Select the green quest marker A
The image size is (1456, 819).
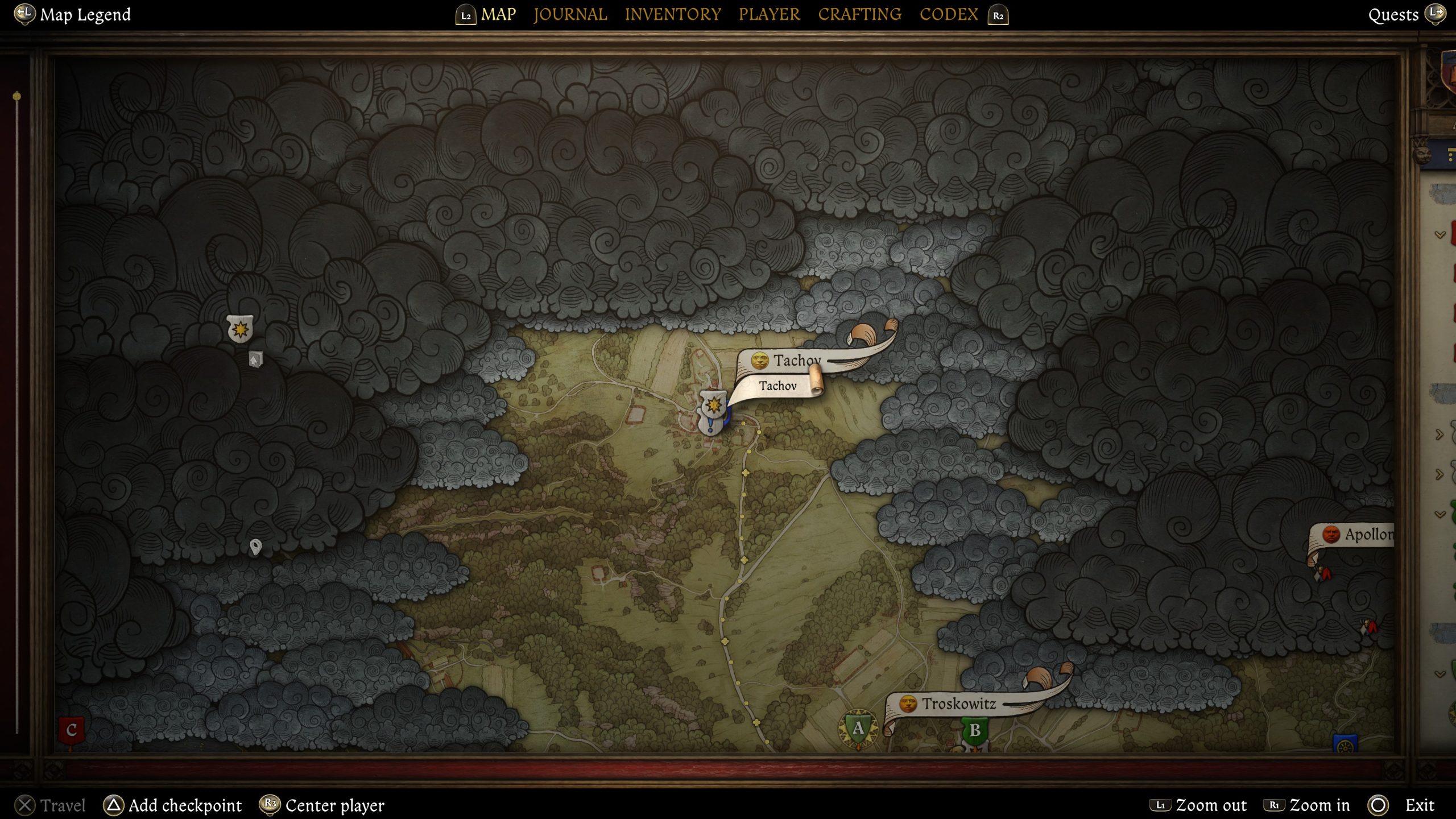click(858, 729)
